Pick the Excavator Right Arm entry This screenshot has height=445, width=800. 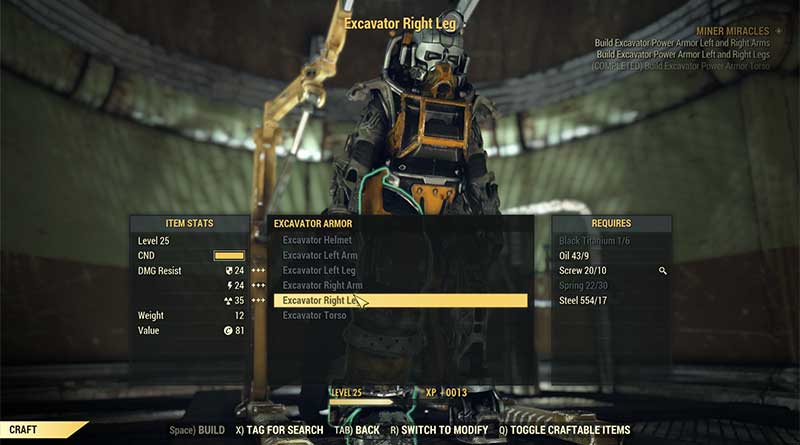pos(322,285)
